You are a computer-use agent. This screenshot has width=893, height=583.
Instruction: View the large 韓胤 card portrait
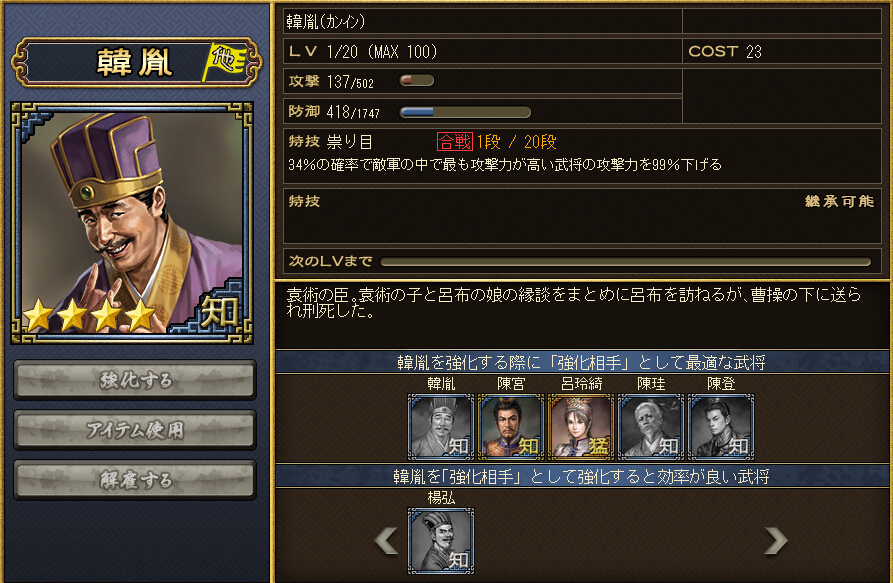(135, 220)
